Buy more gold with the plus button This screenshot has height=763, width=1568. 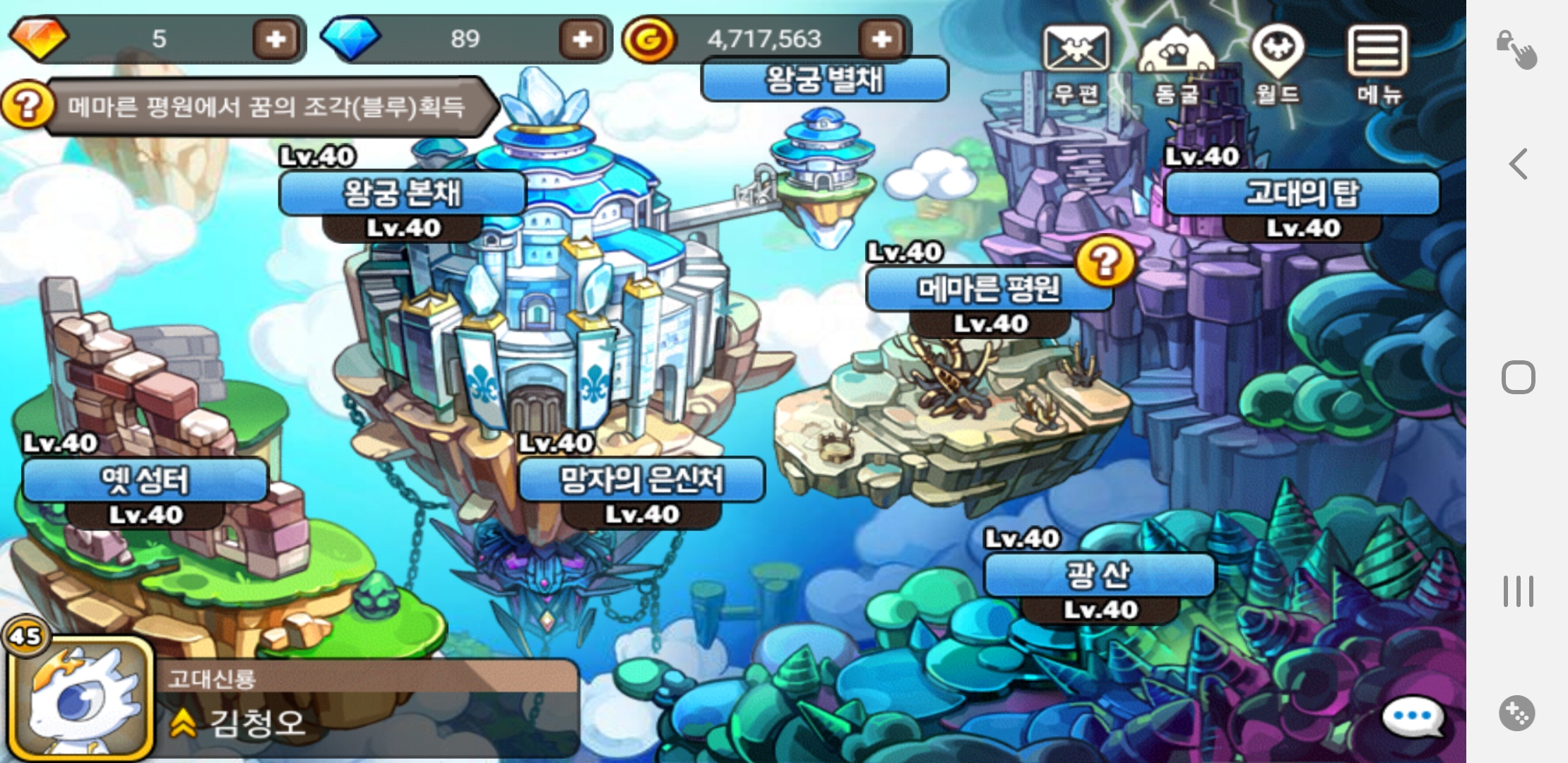(881, 39)
